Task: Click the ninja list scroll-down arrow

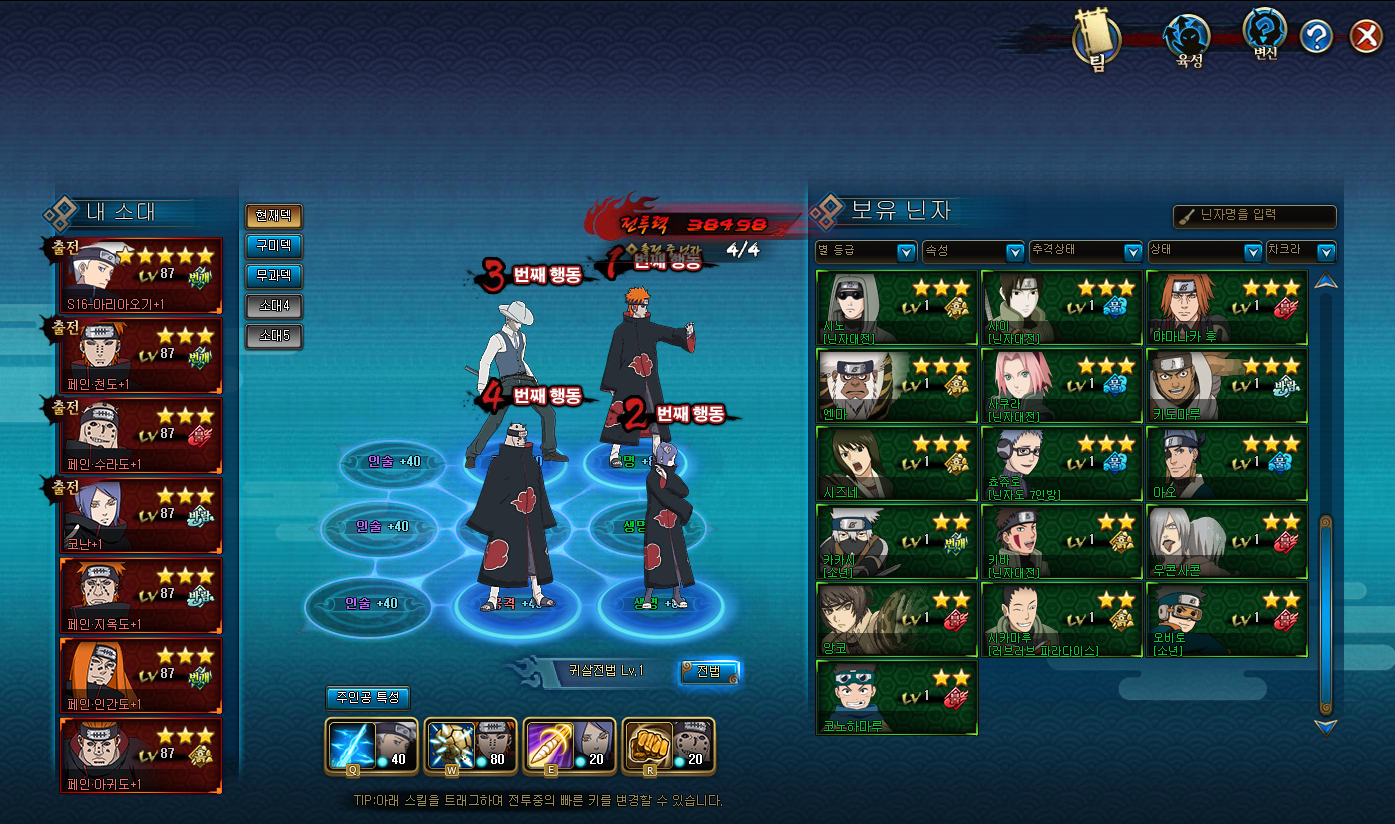Action: coord(1326,727)
